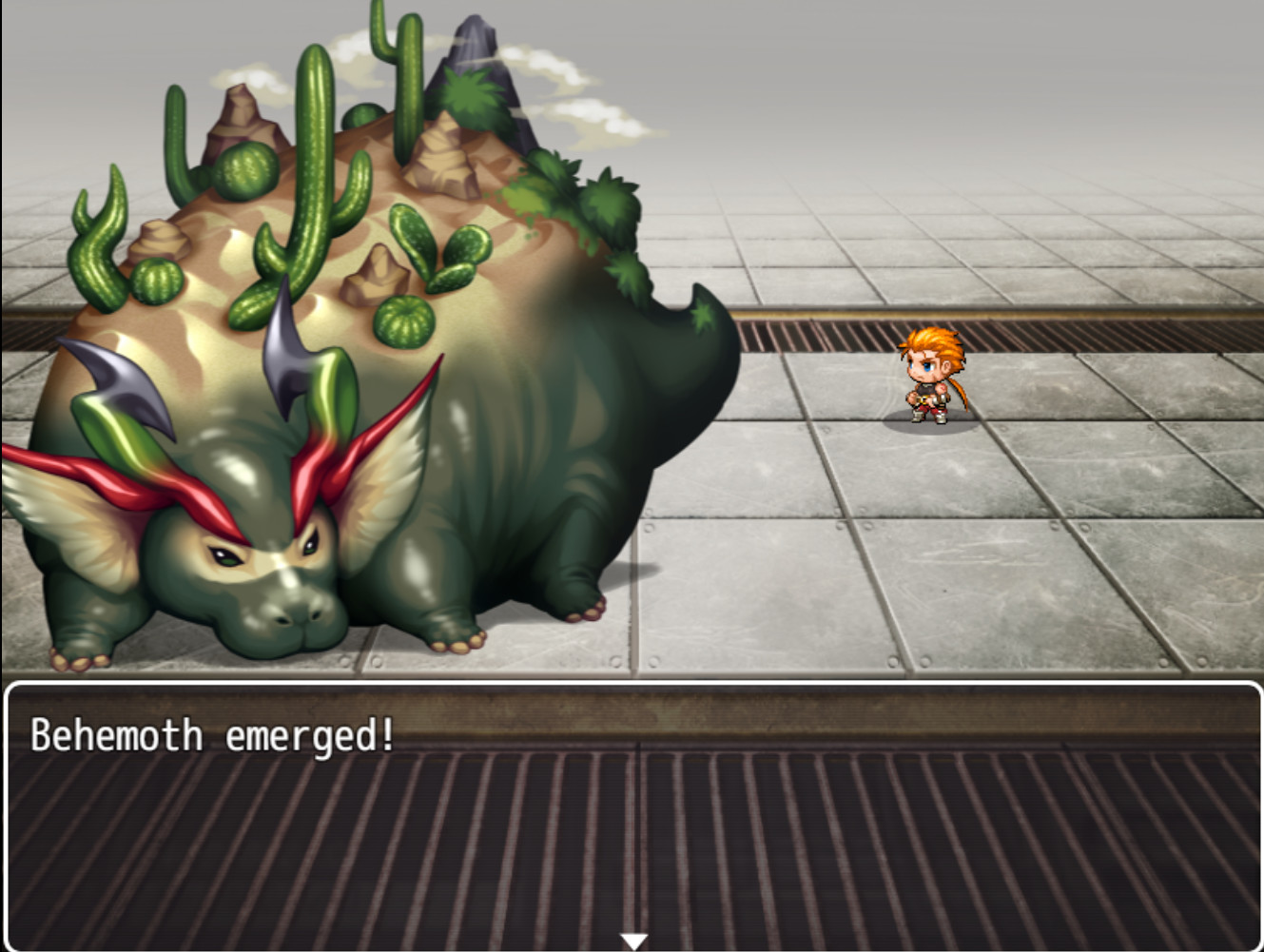Click the downward continue arrow indicator
Image resolution: width=1264 pixels, height=952 pixels.
(632, 938)
